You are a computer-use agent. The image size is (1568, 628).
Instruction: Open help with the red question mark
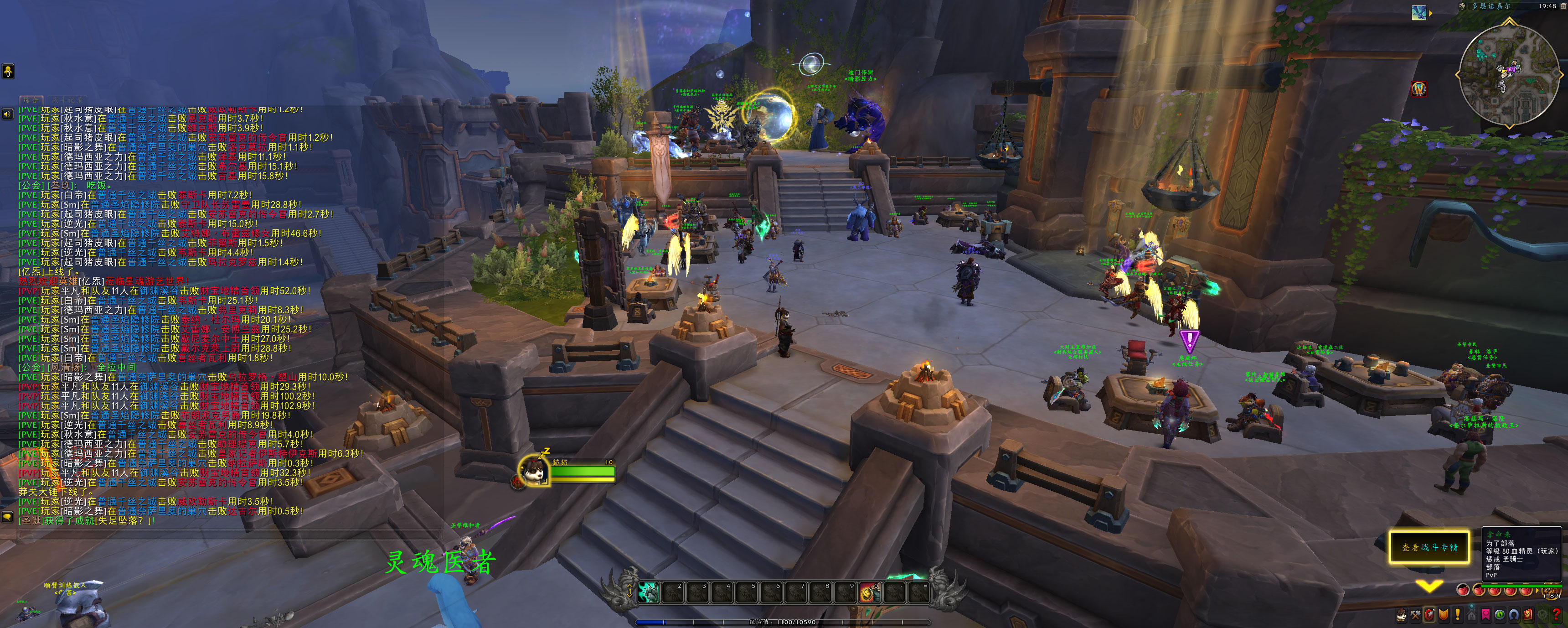pyautogui.click(x=1557, y=615)
